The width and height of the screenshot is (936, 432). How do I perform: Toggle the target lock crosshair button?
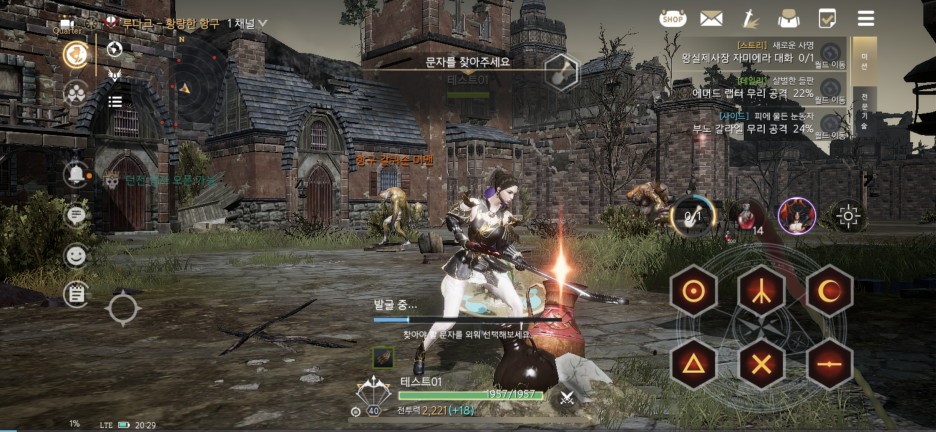coord(849,215)
